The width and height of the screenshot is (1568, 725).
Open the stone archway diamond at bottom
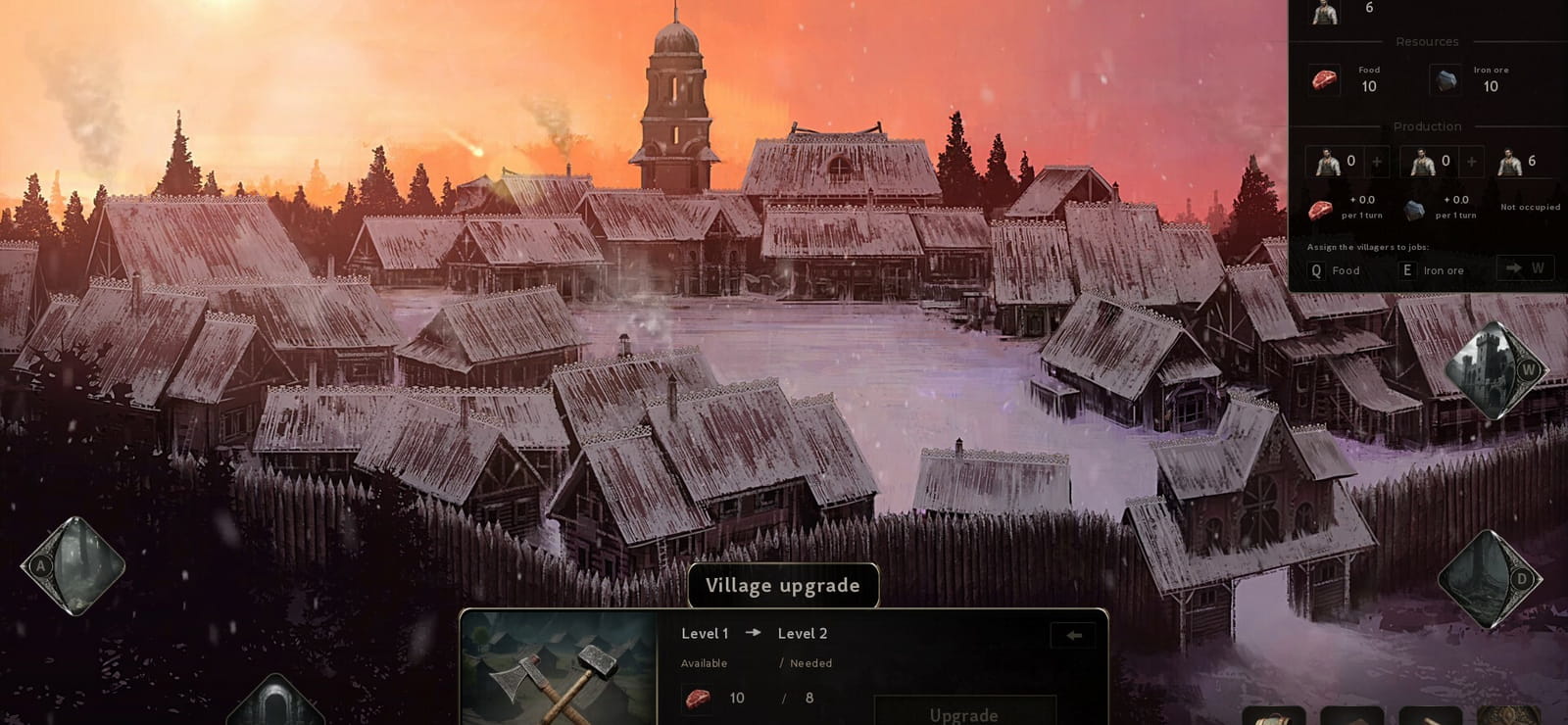pos(275,703)
